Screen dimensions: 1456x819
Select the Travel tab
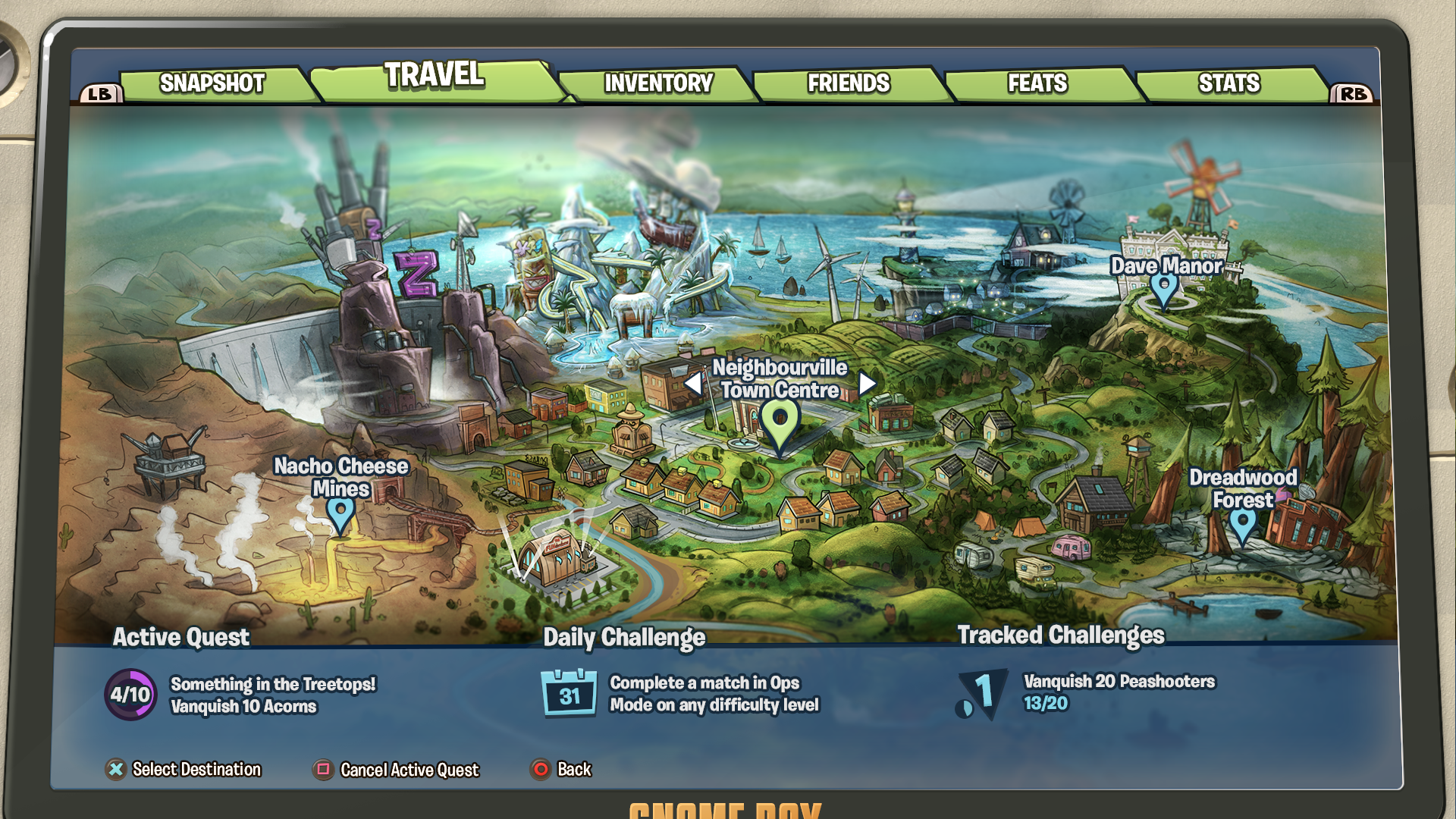(434, 76)
